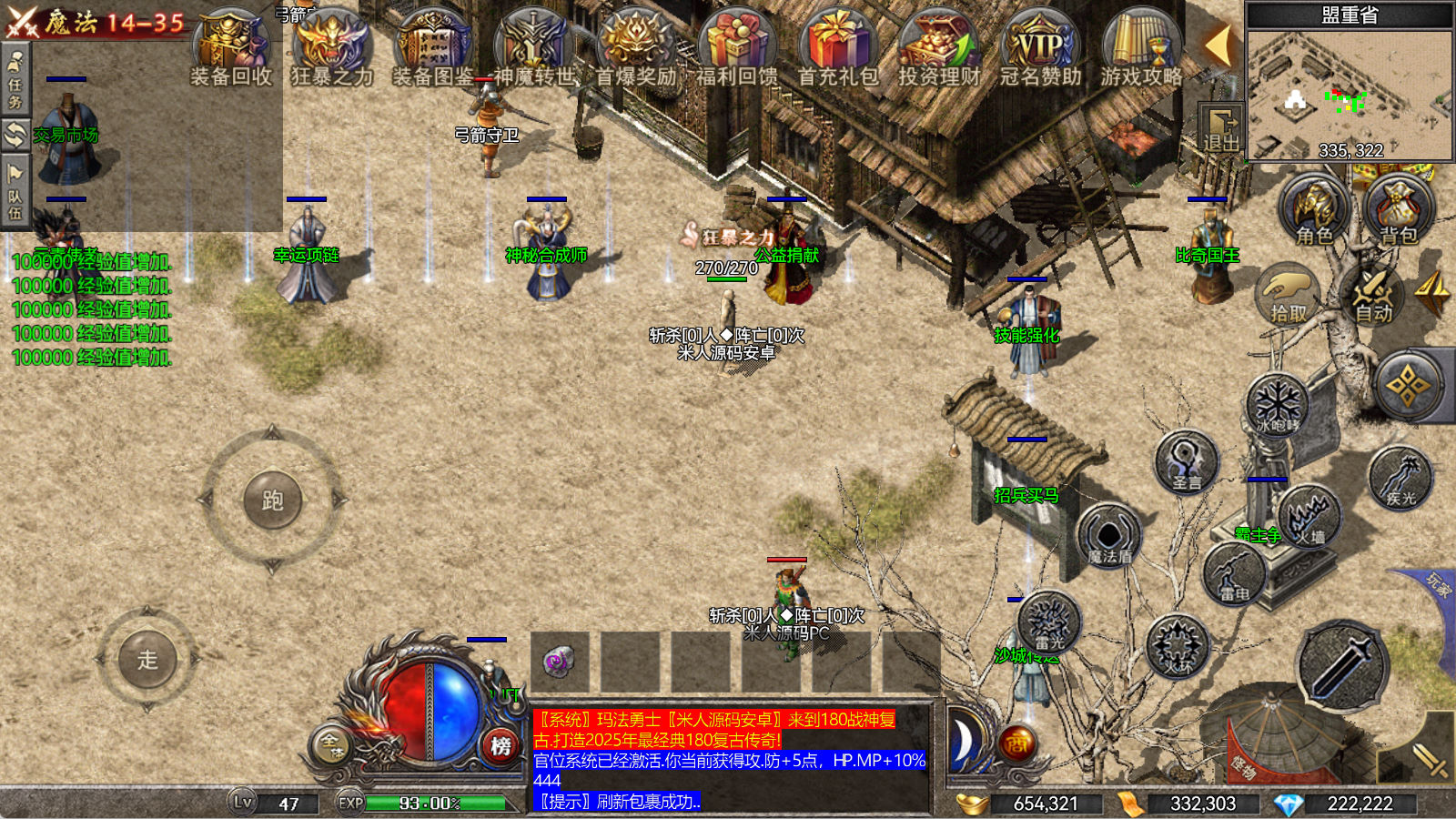This screenshot has width=1456, height=819.
Task: Open the 装备图鉴 equipment codex
Action: coord(433,47)
